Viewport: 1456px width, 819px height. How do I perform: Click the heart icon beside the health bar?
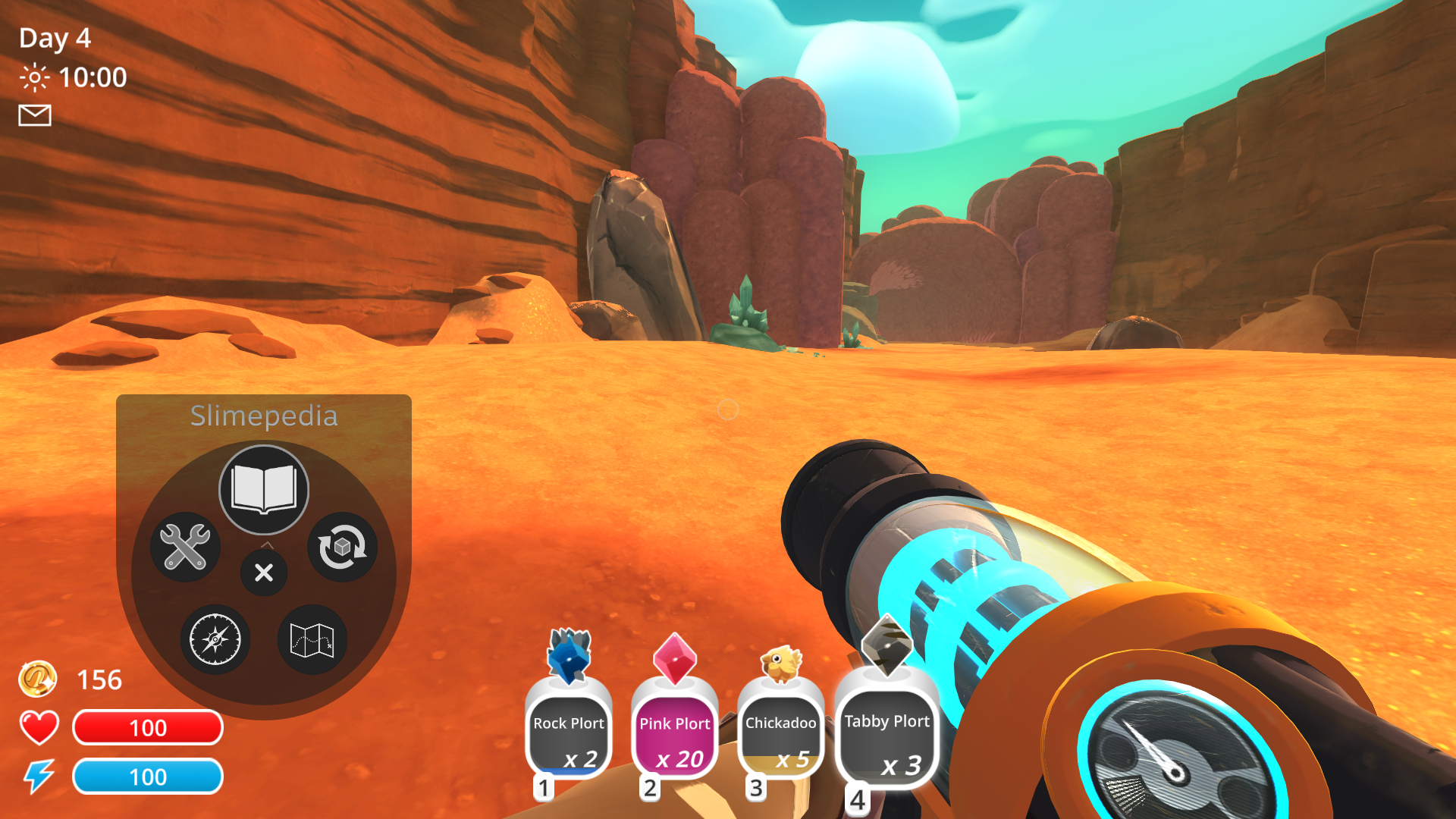[39, 726]
